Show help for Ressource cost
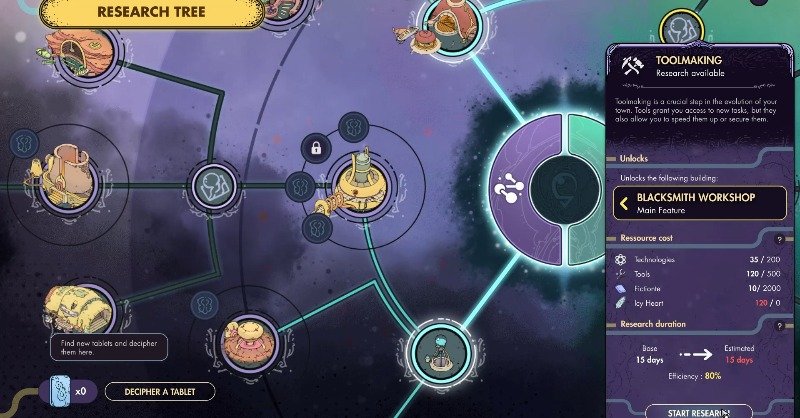This screenshot has width=800, height=418. (778, 239)
